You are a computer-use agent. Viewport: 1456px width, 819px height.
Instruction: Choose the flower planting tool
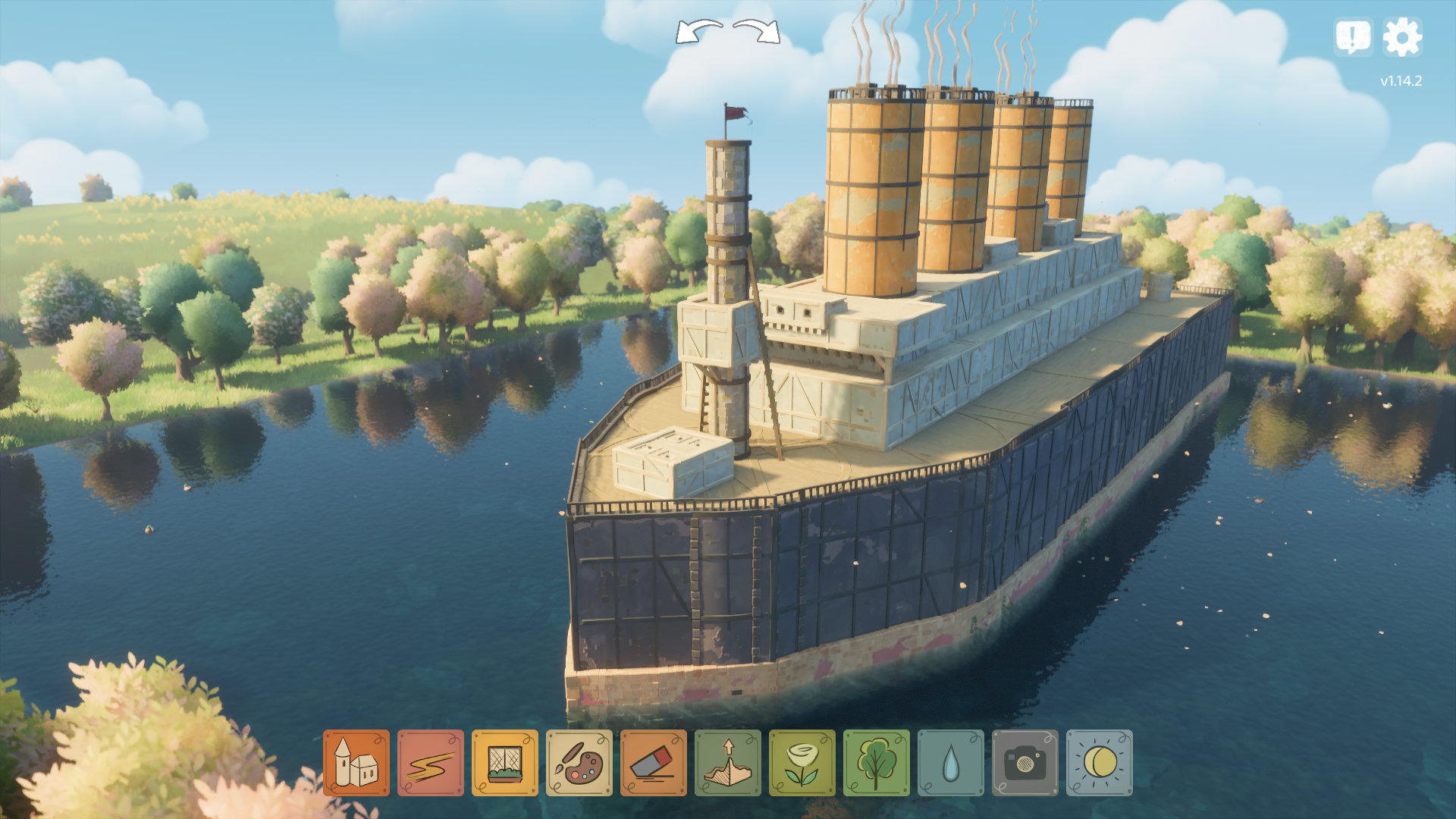click(x=802, y=763)
